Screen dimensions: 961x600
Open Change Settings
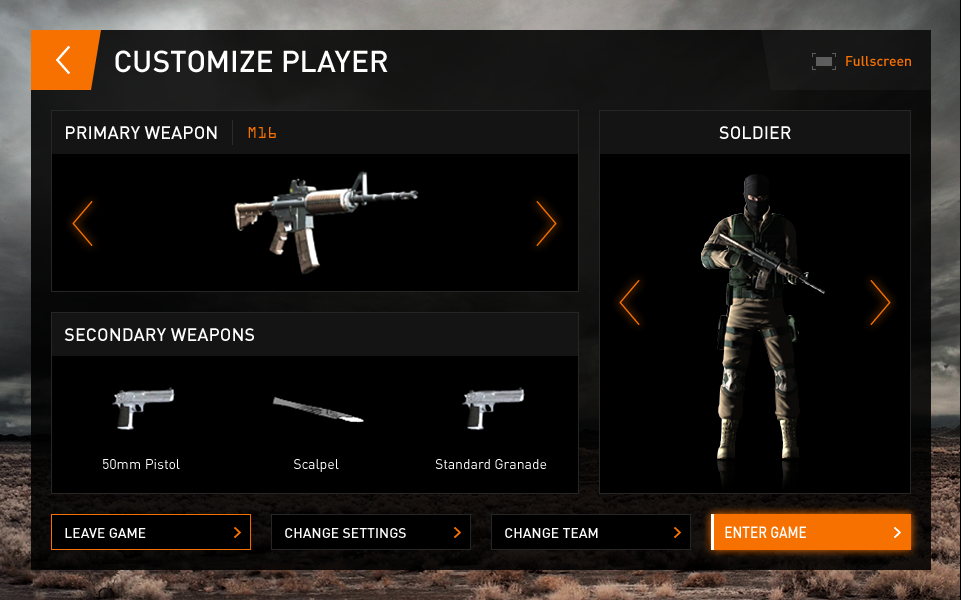tap(371, 533)
